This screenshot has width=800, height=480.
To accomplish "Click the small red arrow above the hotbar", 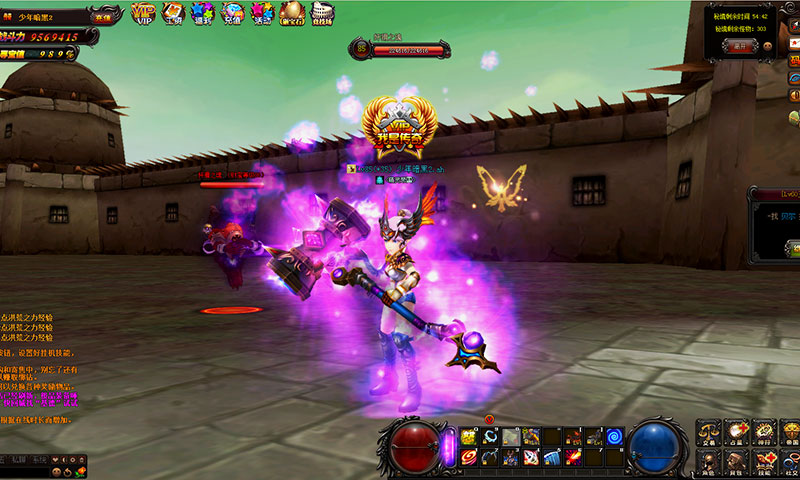I will (489, 418).
